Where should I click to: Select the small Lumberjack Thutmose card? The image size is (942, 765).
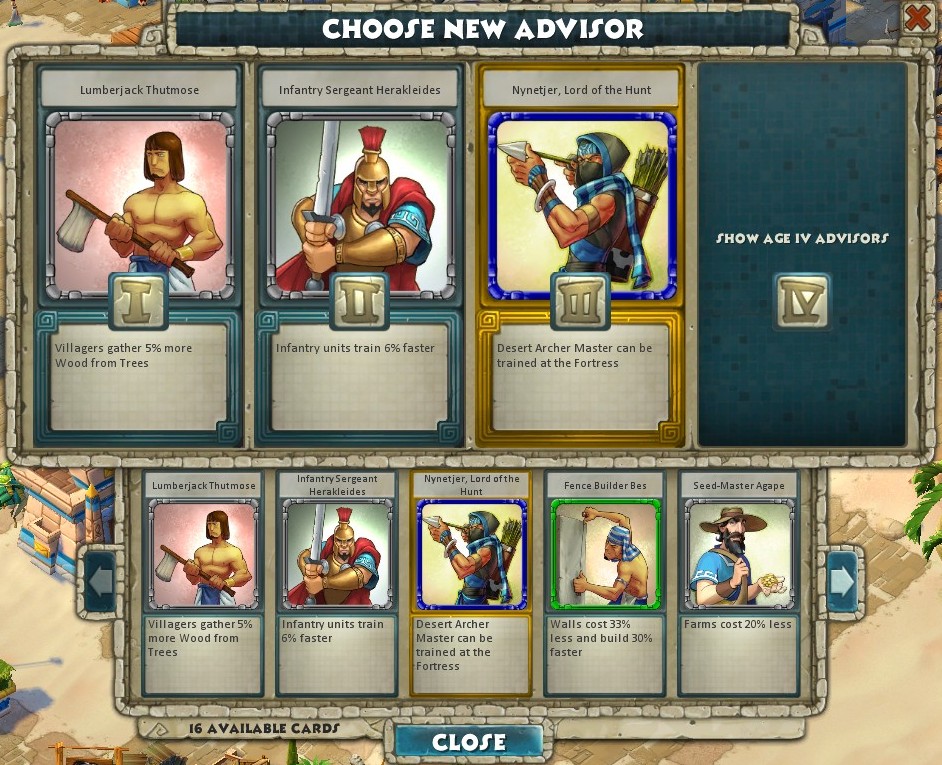click(x=203, y=555)
